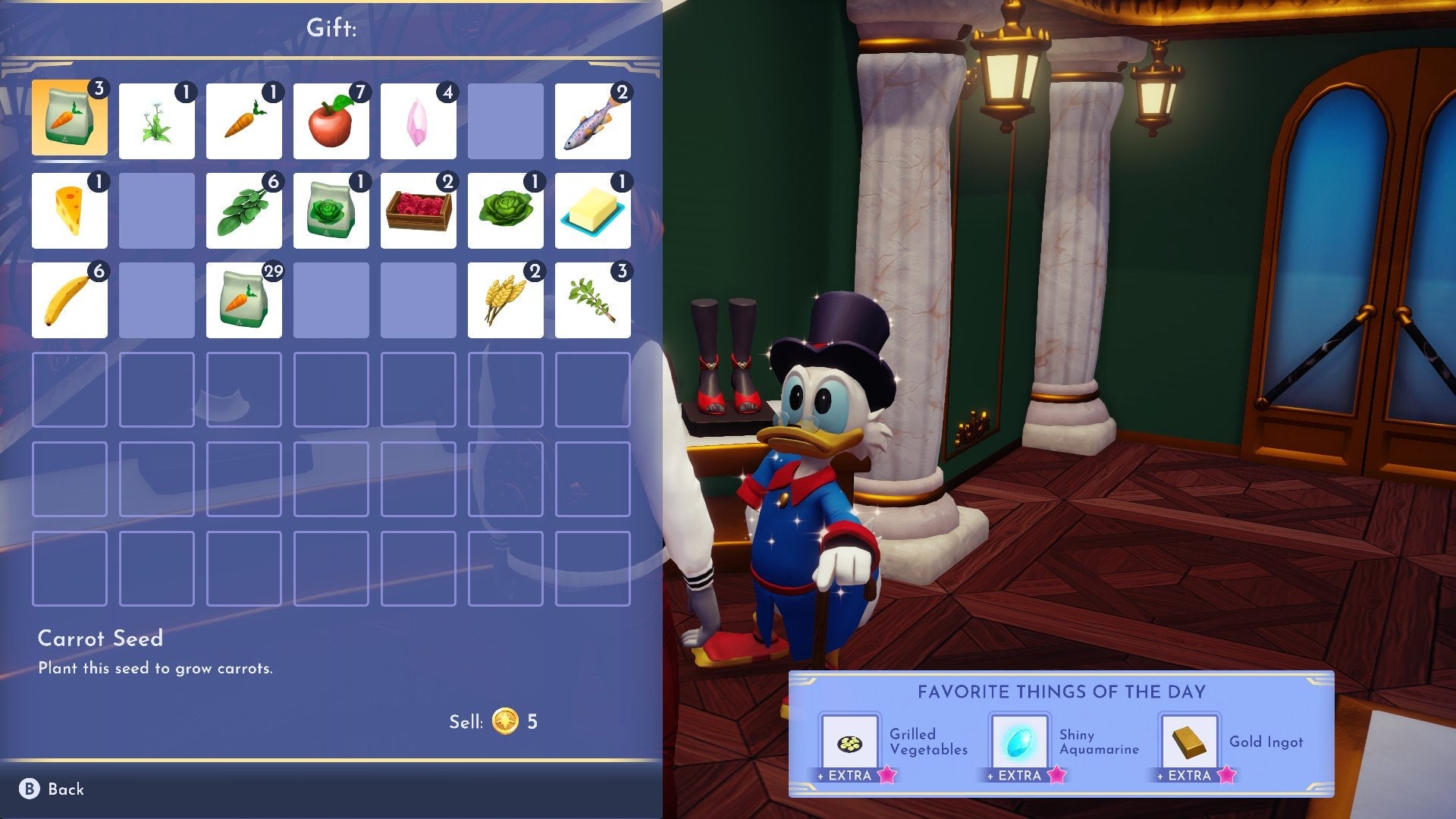This screenshot has width=1456, height=819.
Task: Pick the white daisy flower slot
Action: 157,121
